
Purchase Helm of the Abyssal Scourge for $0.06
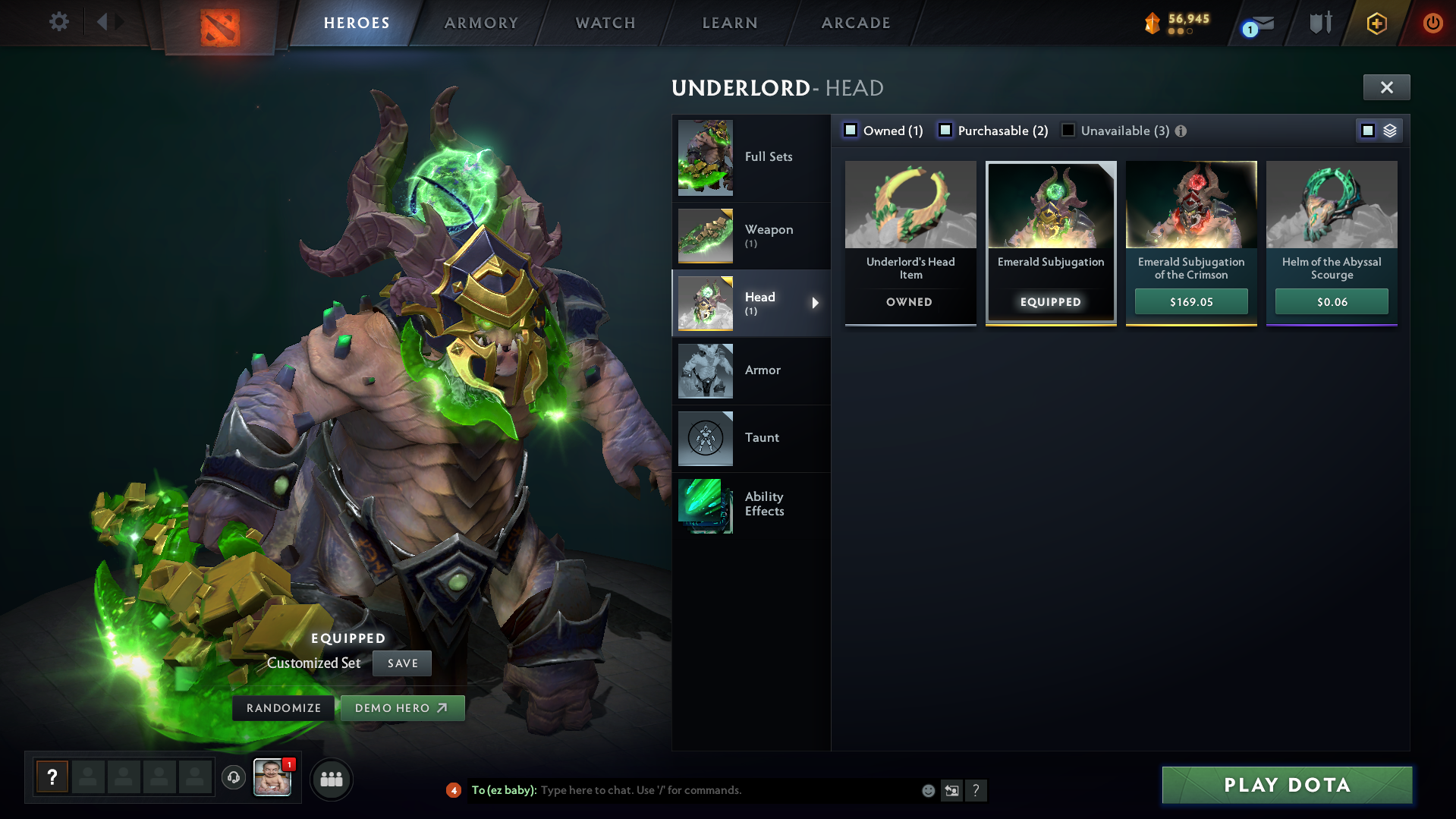[x=1332, y=302]
